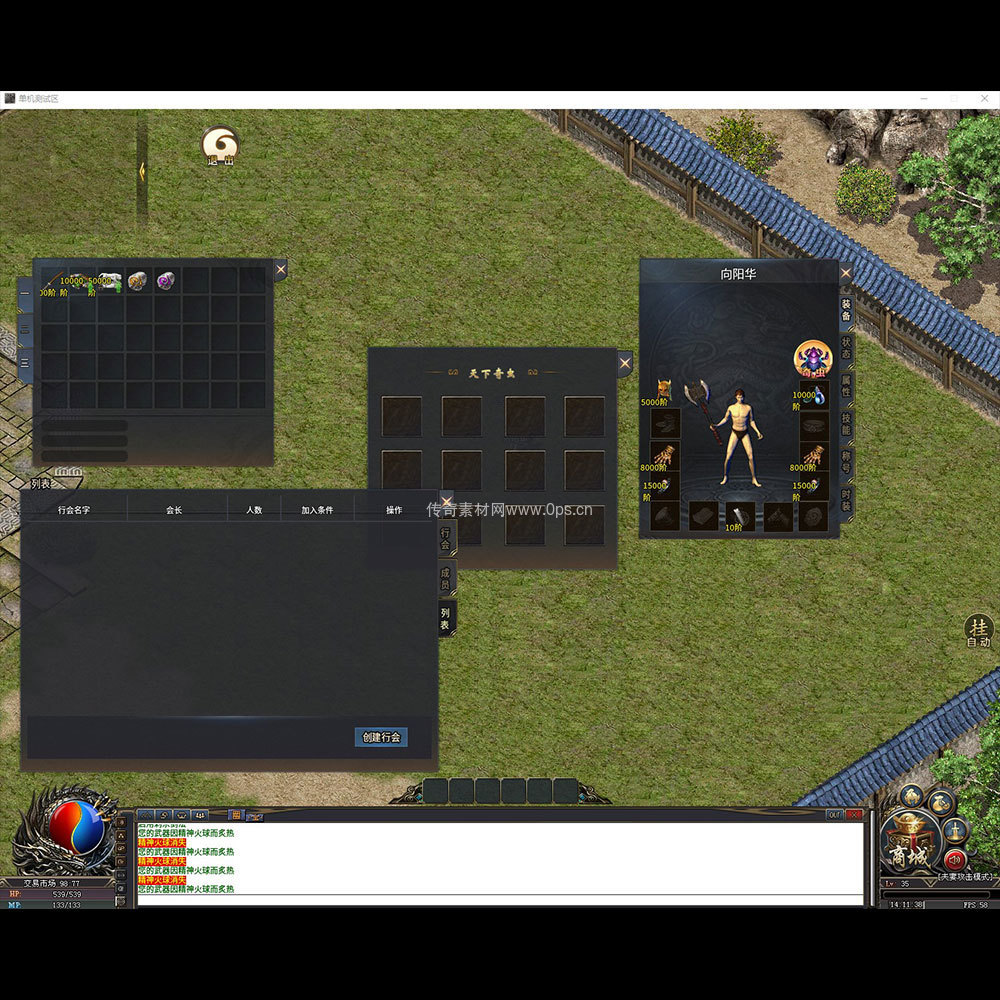
Task: Click the 挂 auto-play button
Action: coord(978,630)
